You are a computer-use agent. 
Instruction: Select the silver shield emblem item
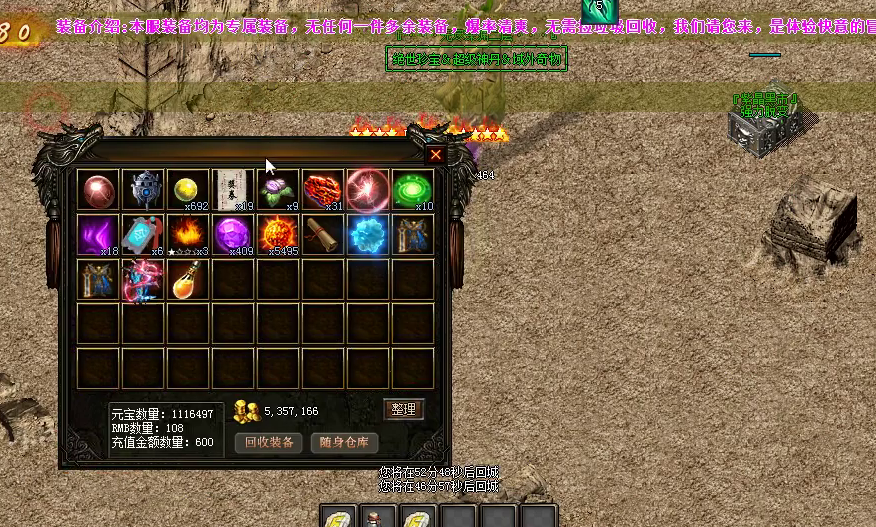click(x=143, y=189)
